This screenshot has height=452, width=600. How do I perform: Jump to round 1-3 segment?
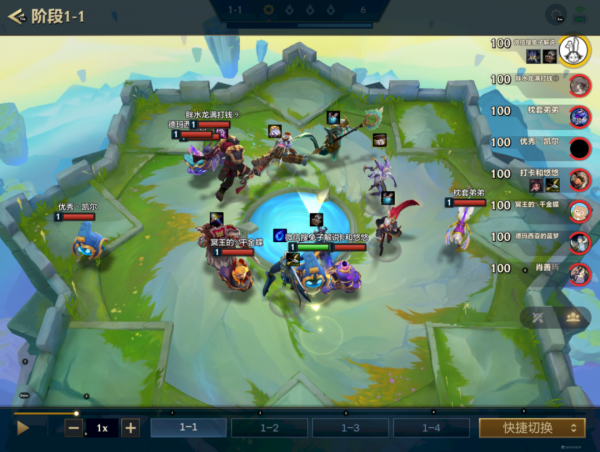coord(350,428)
